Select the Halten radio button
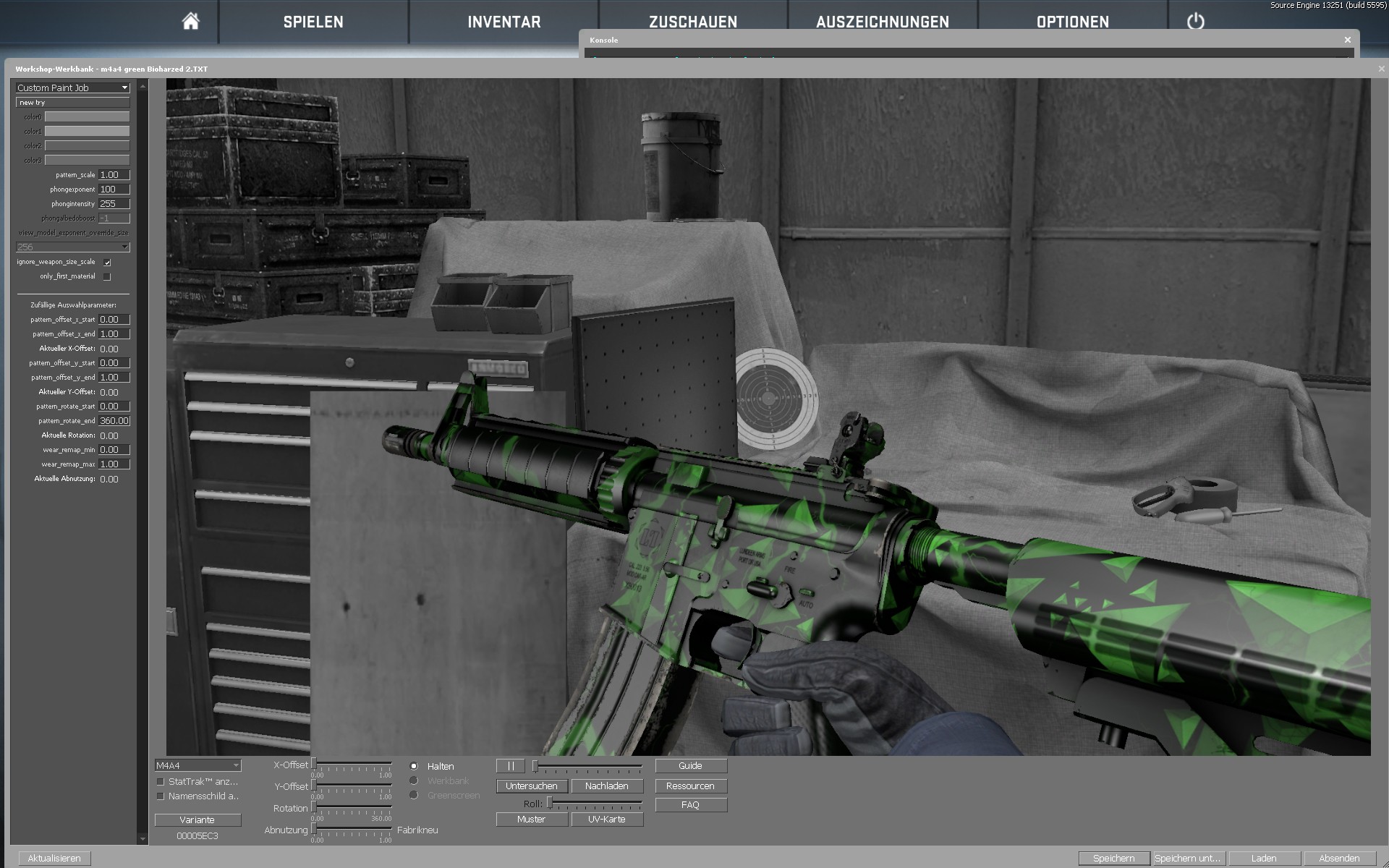Screen dimensions: 1389x868 coord(415,765)
